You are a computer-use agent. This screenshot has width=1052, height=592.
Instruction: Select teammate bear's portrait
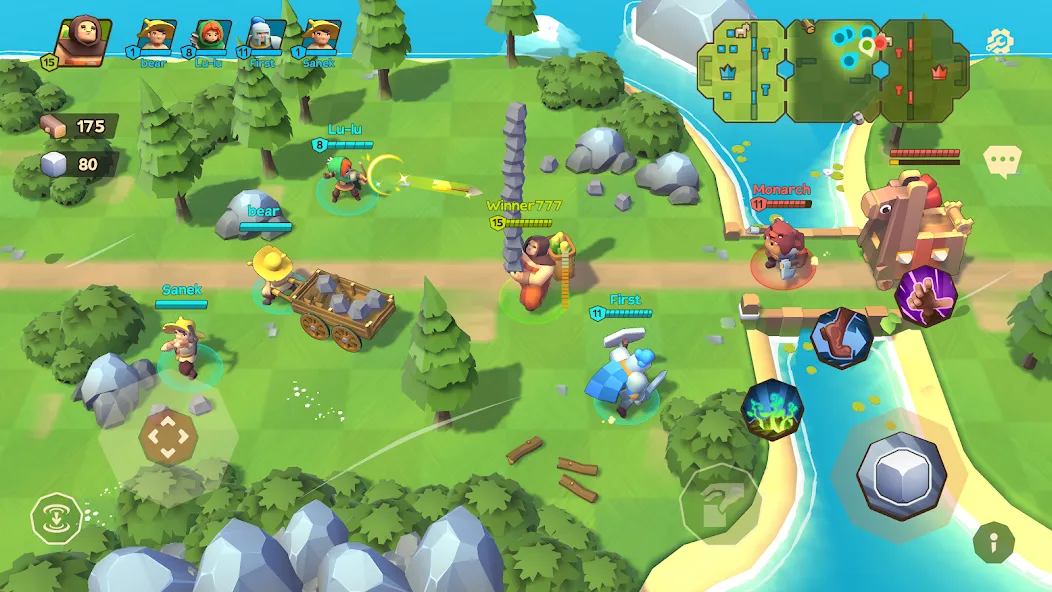point(155,38)
